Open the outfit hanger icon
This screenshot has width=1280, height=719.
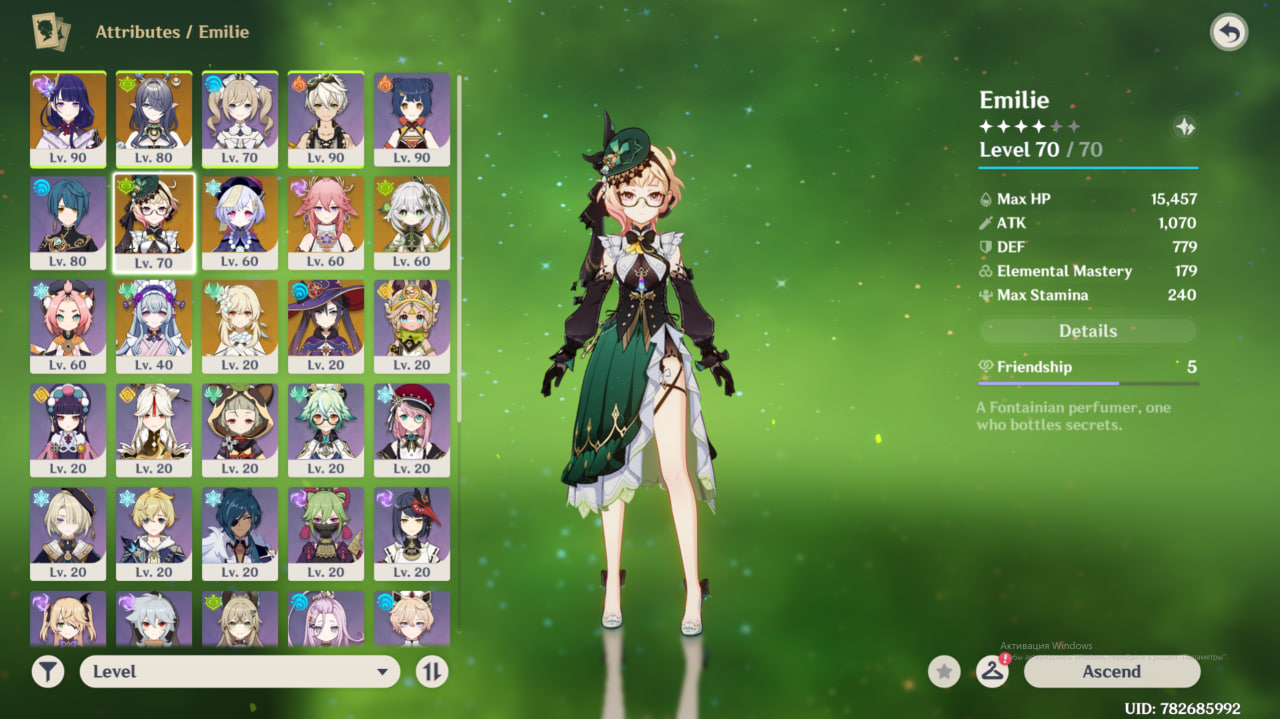tap(991, 672)
